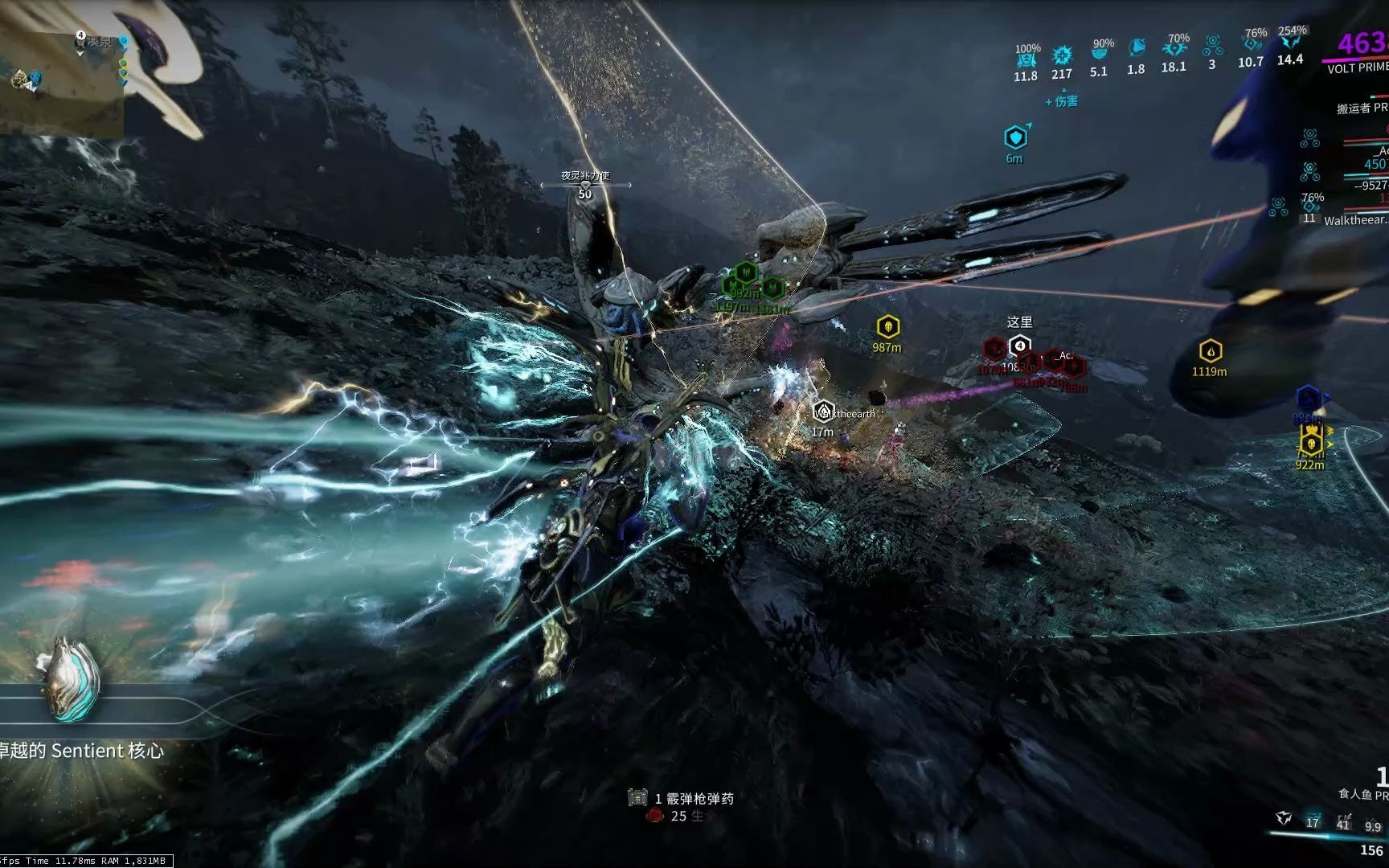Click the minimap in the corner
Viewport: 1389px width, 868px height.
coord(62,80)
